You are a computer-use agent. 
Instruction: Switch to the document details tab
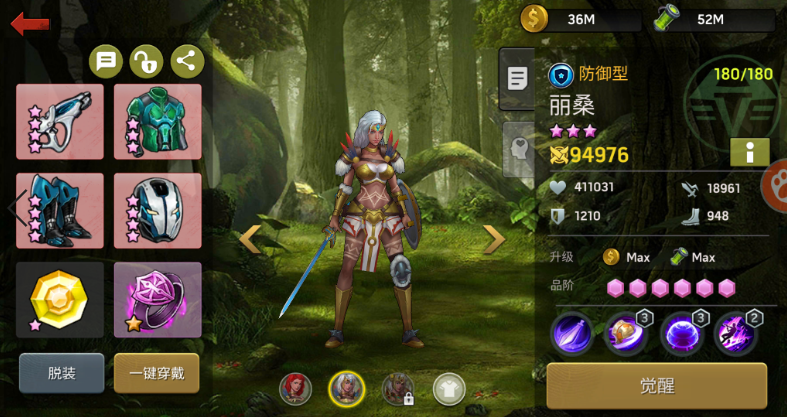point(516,79)
